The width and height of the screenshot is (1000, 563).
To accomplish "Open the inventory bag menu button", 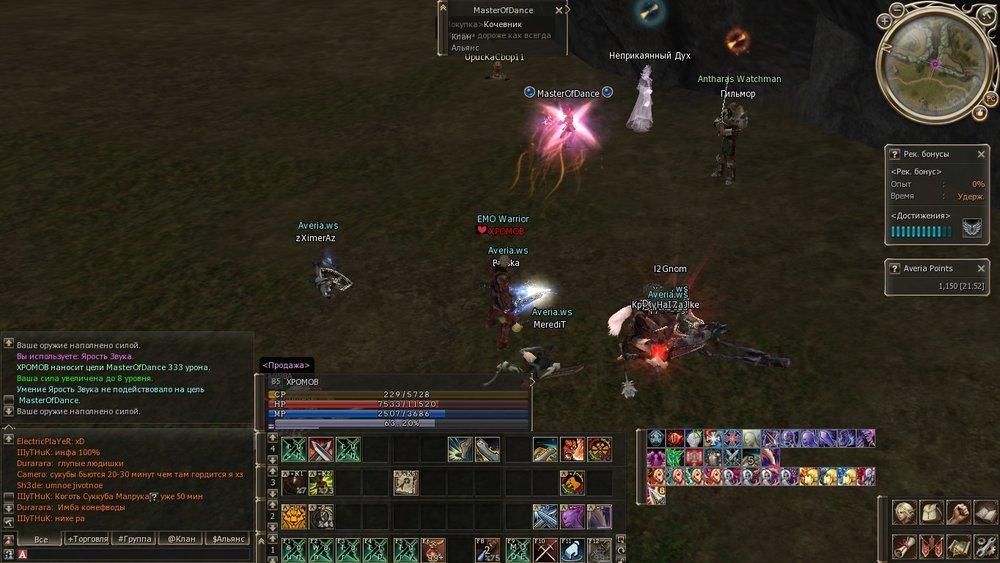I will [x=931, y=513].
